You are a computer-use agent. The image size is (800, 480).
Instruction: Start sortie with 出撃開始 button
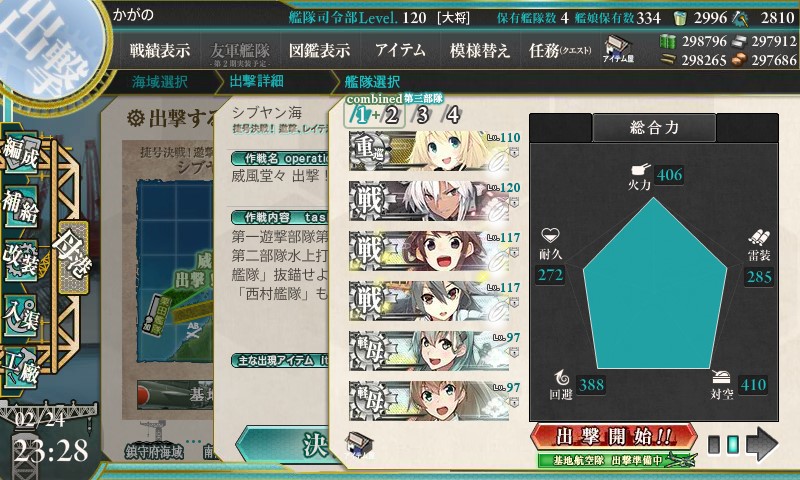(x=611, y=438)
